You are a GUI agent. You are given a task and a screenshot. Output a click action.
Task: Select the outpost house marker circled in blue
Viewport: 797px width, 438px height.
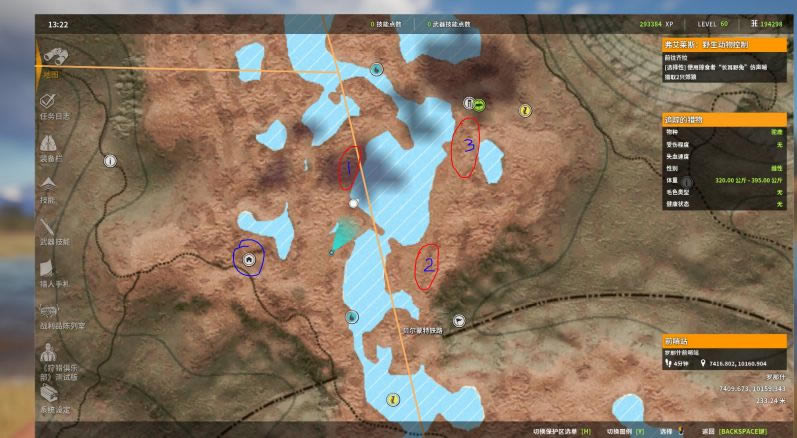pyautogui.click(x=250, y=259)
